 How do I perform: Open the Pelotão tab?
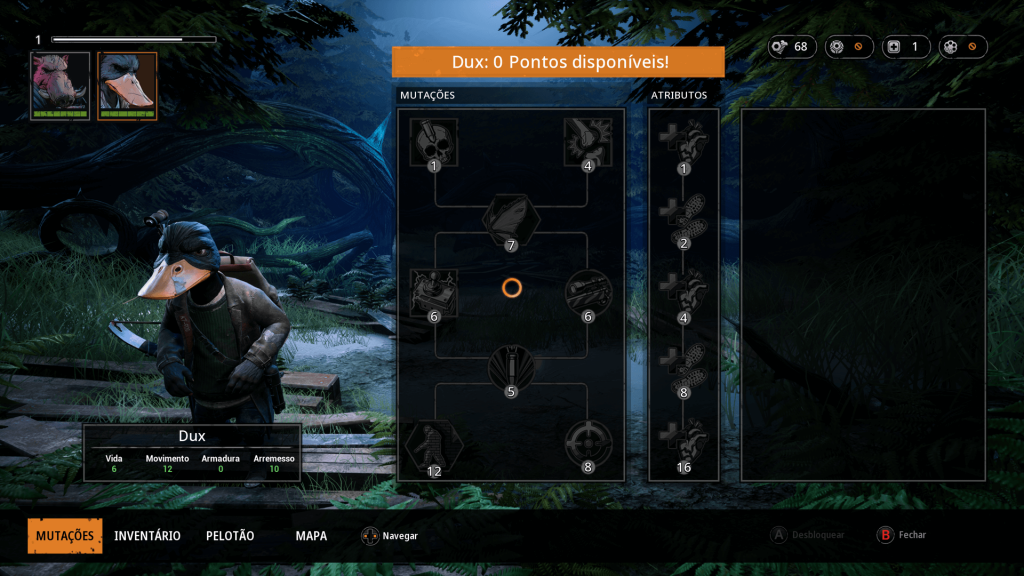(230, 536)
